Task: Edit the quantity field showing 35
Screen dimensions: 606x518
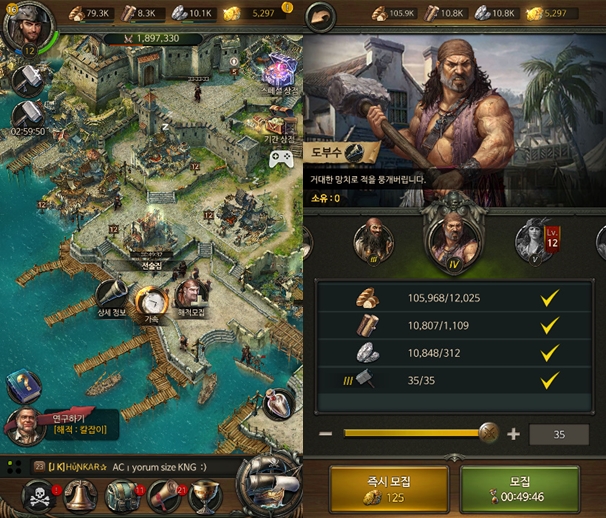Action: pyautogui.click(x=559, y=434)
